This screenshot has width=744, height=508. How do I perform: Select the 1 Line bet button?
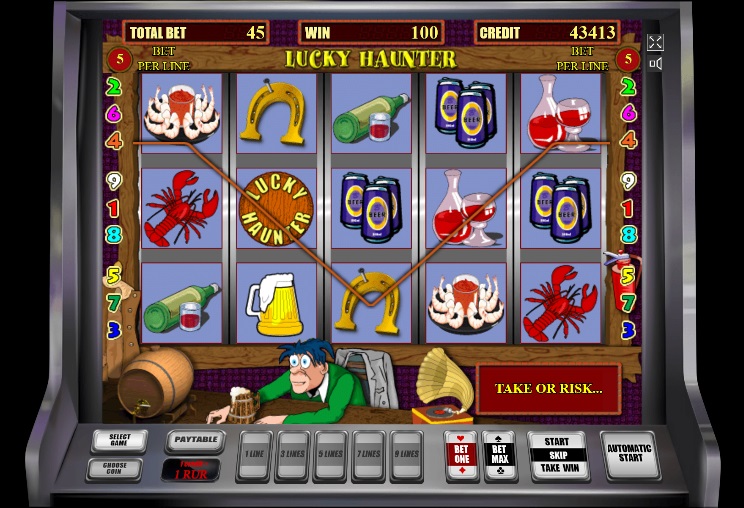254,454
